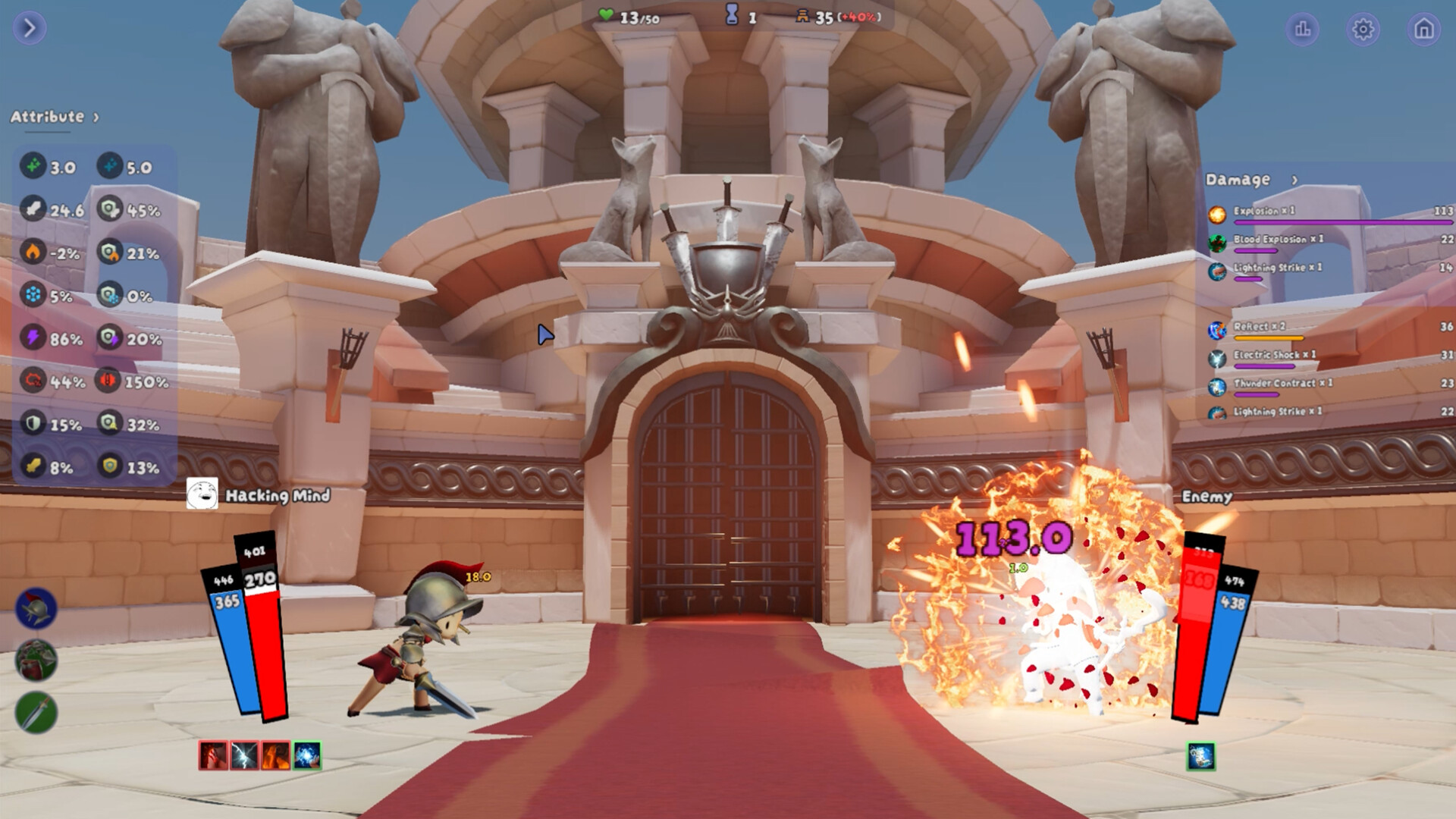
Task: Click the Enemy label above the right health bar
Action: (x=1207, y=496)
